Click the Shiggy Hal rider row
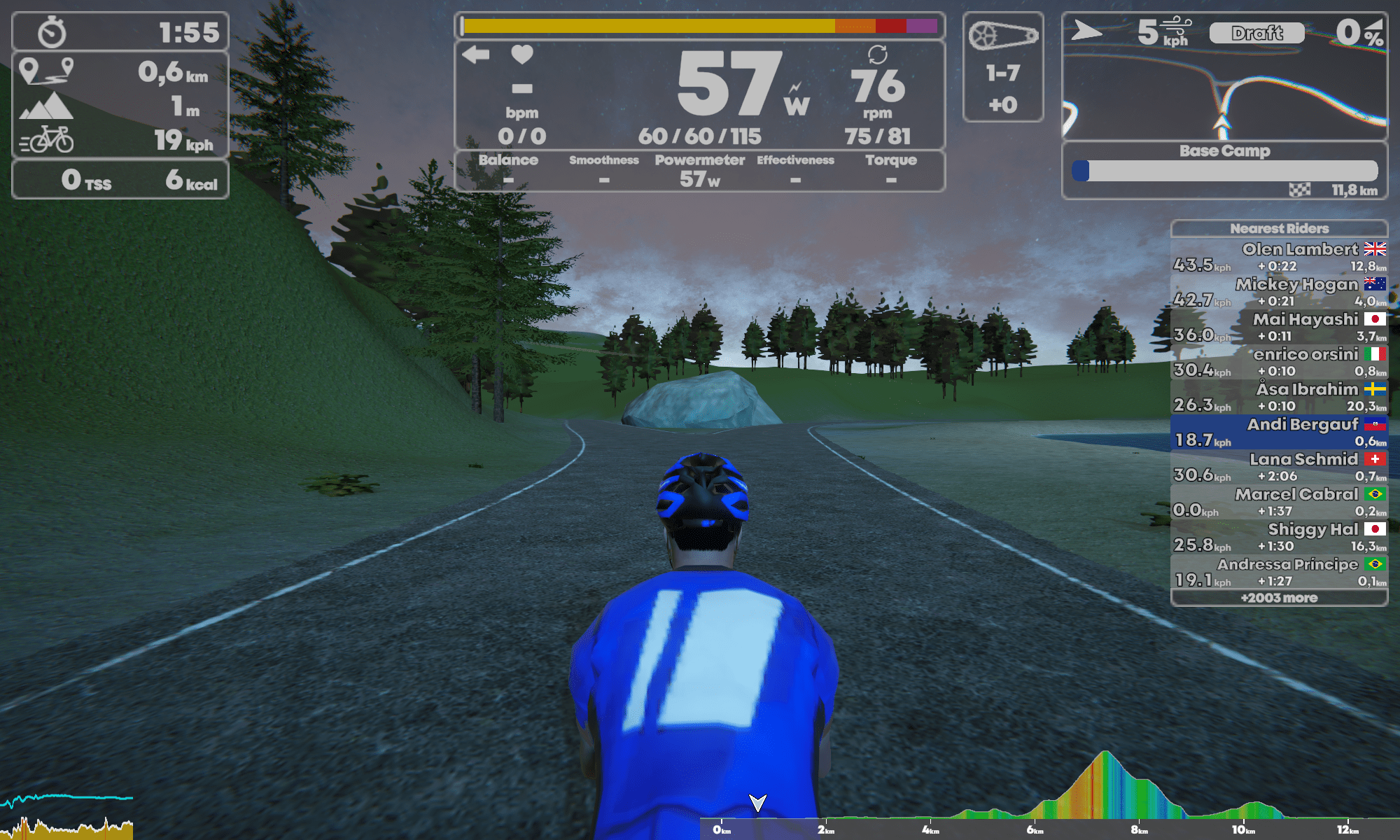This screenshot has width=1400, height=840. [x=1279, y=537]
